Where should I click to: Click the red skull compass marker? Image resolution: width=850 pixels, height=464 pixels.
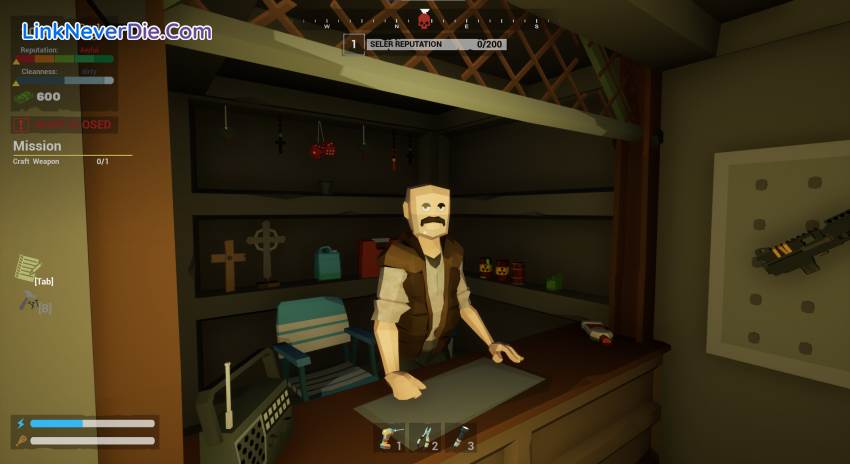[424, 20]
